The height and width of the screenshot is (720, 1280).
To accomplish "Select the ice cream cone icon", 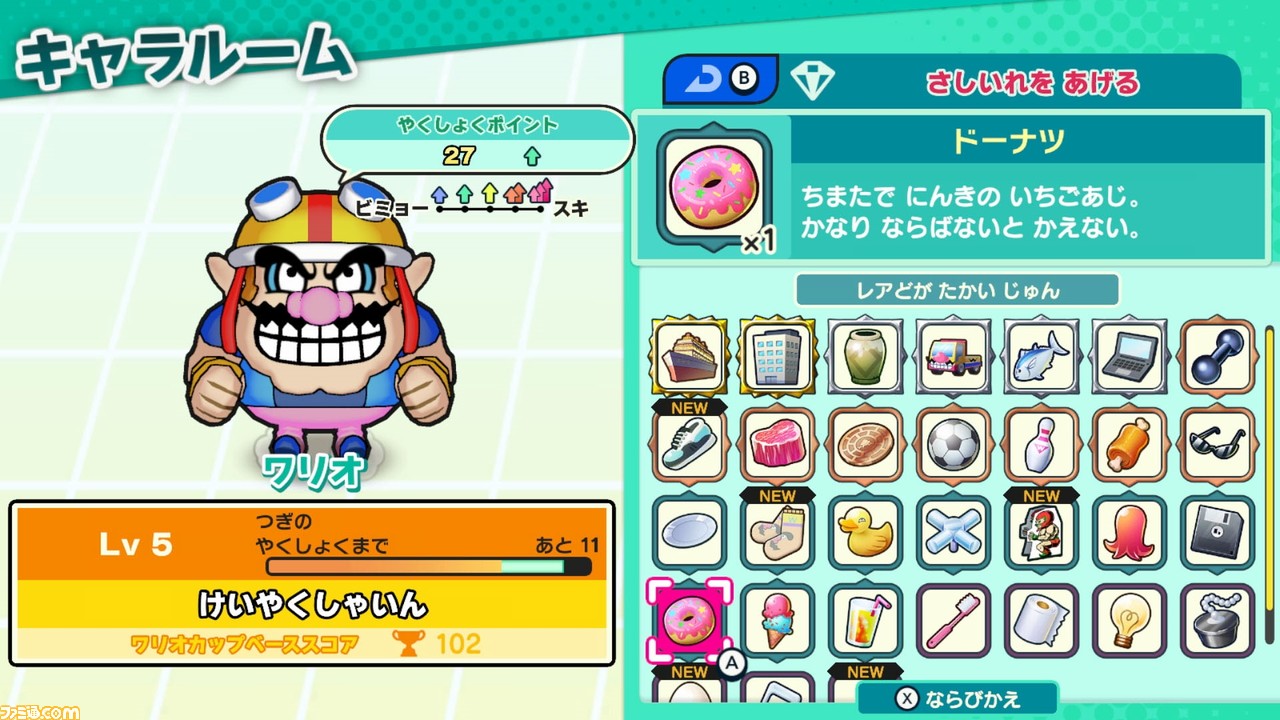I will [776, 620].
